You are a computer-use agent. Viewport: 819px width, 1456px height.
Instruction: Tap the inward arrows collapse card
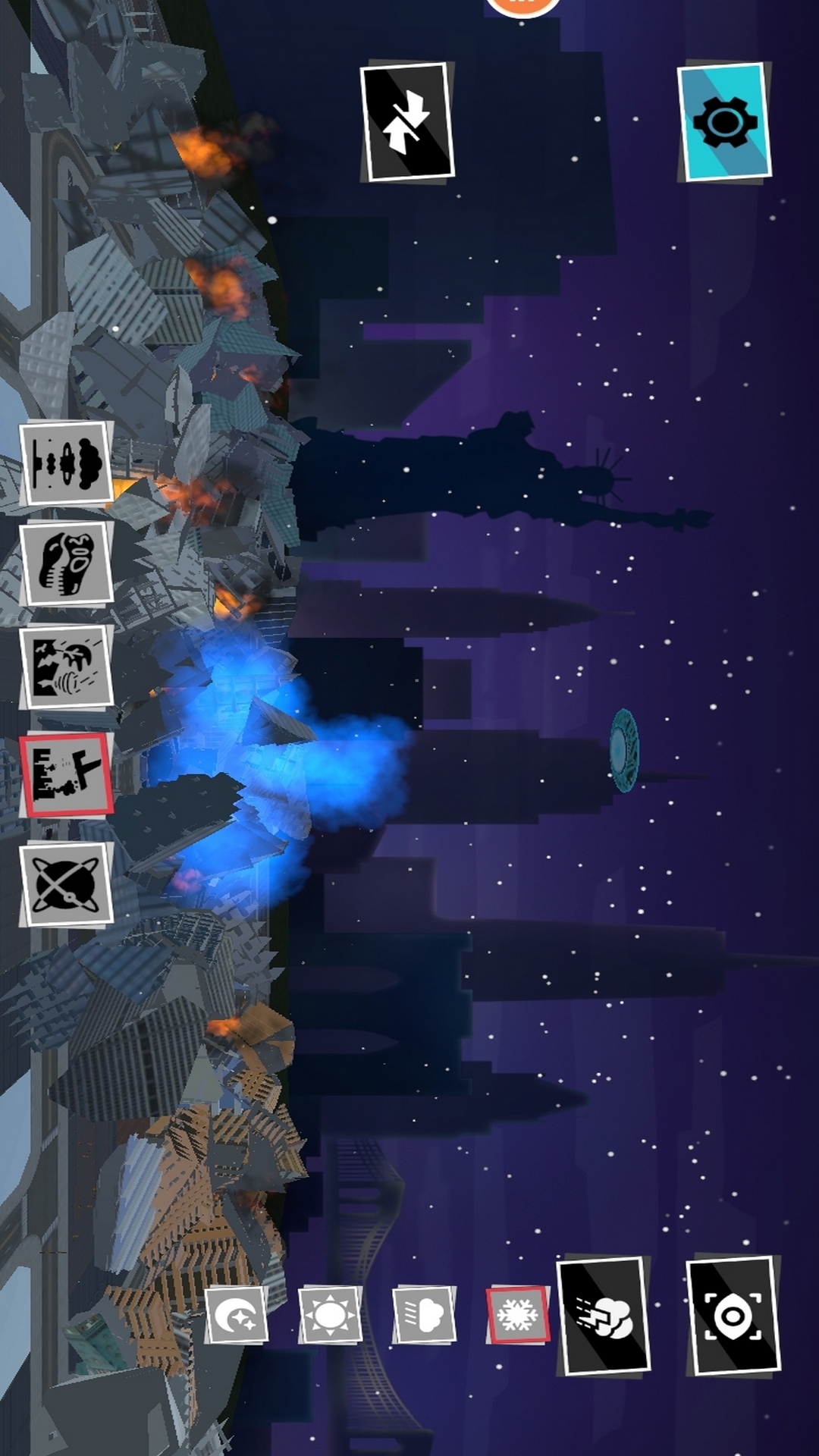coord(407,122)
